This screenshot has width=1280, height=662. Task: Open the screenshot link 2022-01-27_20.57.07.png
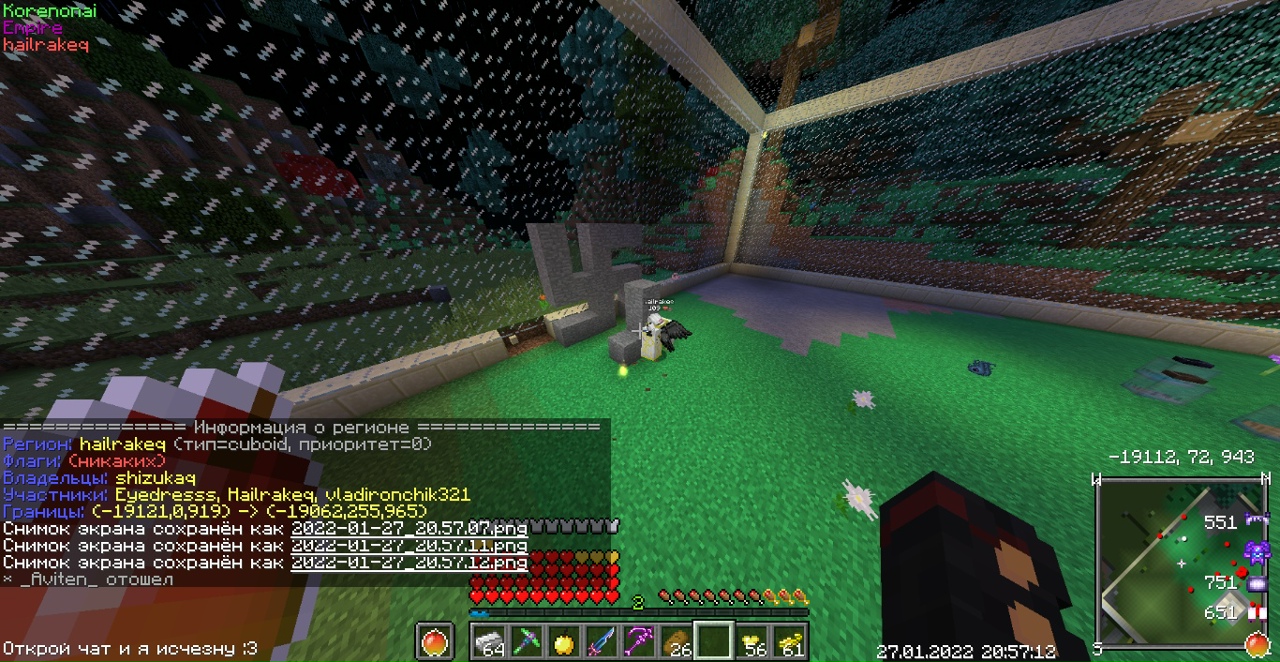click(409, 527)
